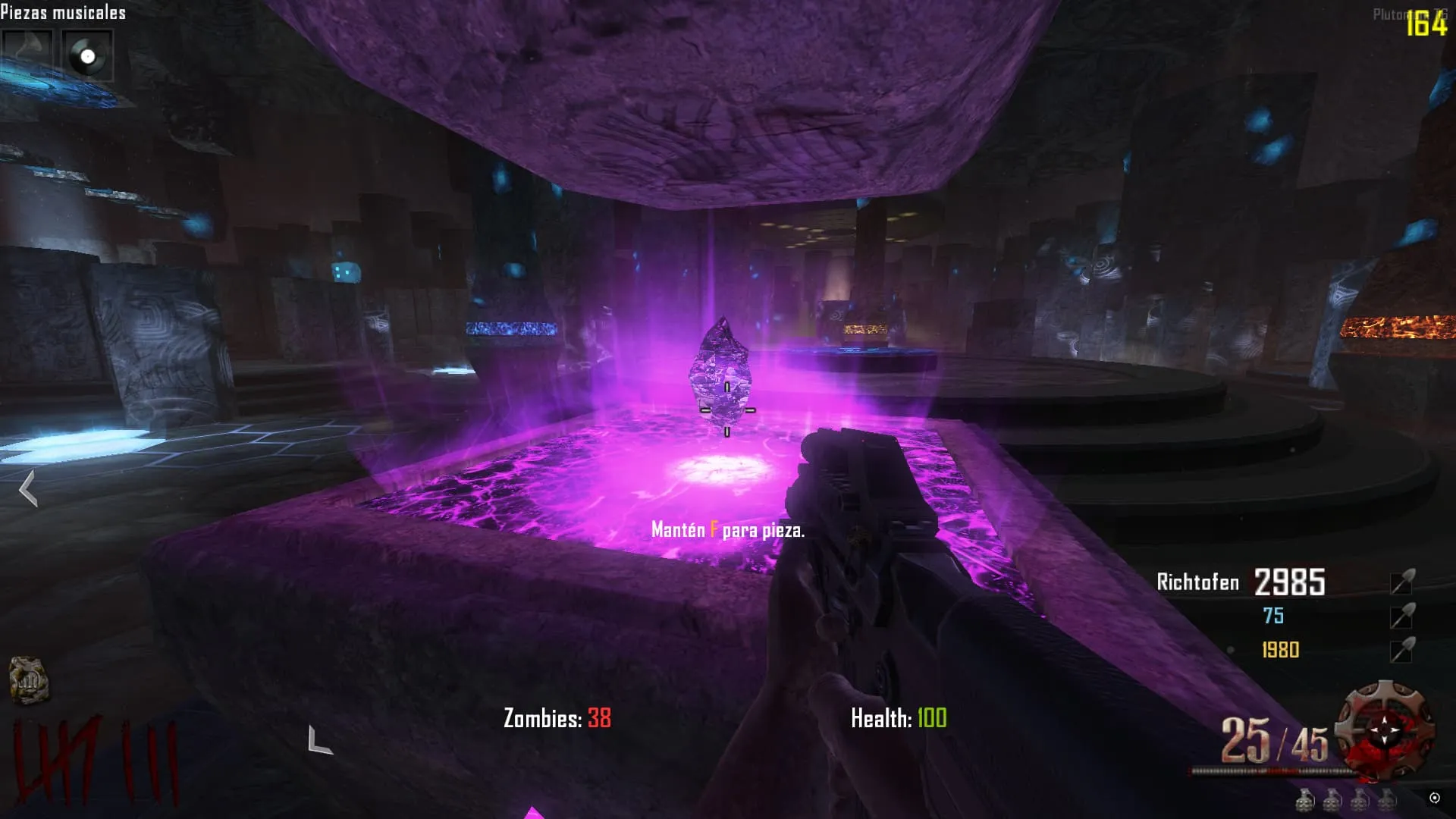Click the stone fist tablet icon
The height and width of the screenshot is (819, 1456).
pos(29,679)
